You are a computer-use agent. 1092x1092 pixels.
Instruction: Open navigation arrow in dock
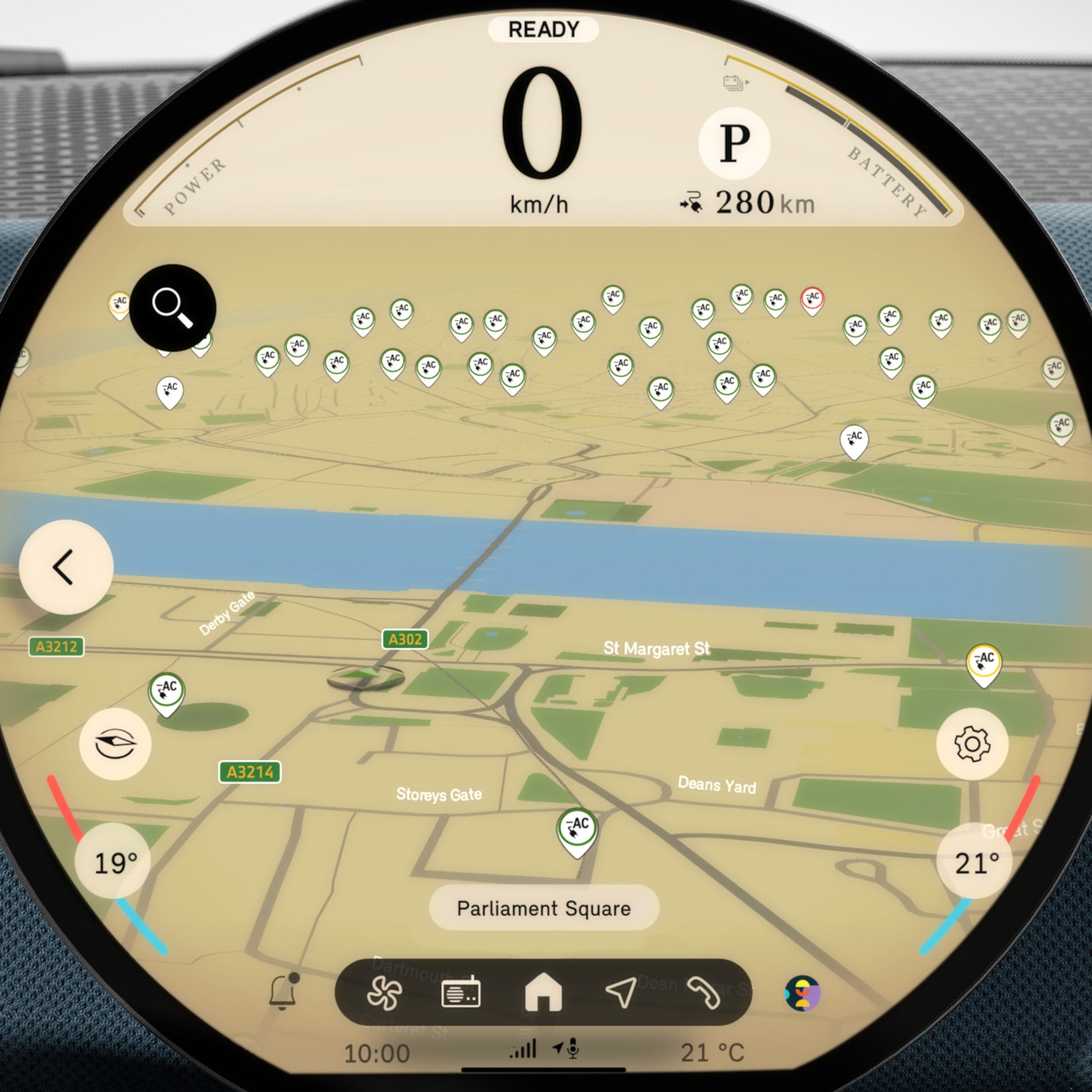(621, 992)
